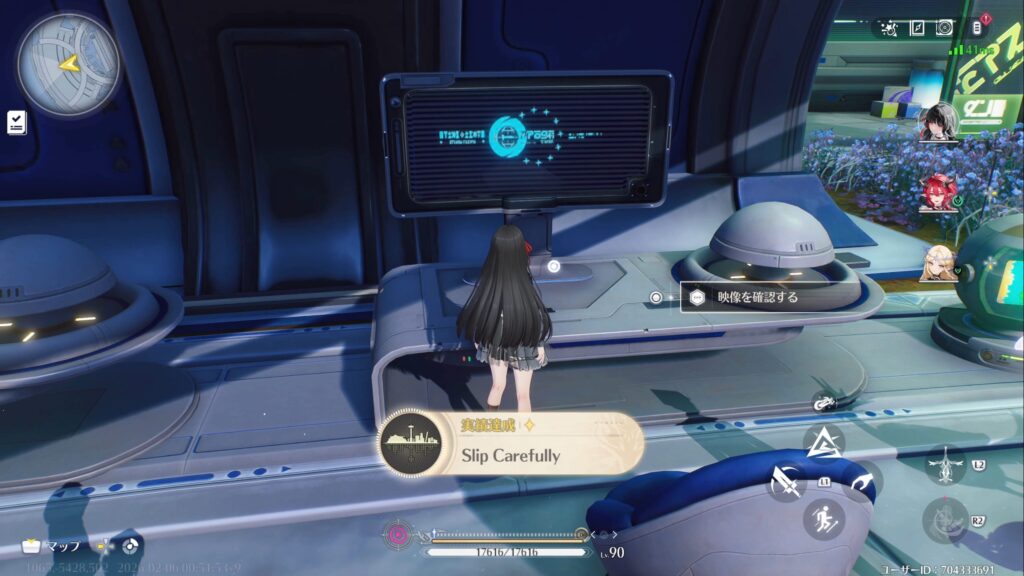Switch to the red-haired horned party member
Viewport: 1024px width, 576px height.
click(938, 192)
